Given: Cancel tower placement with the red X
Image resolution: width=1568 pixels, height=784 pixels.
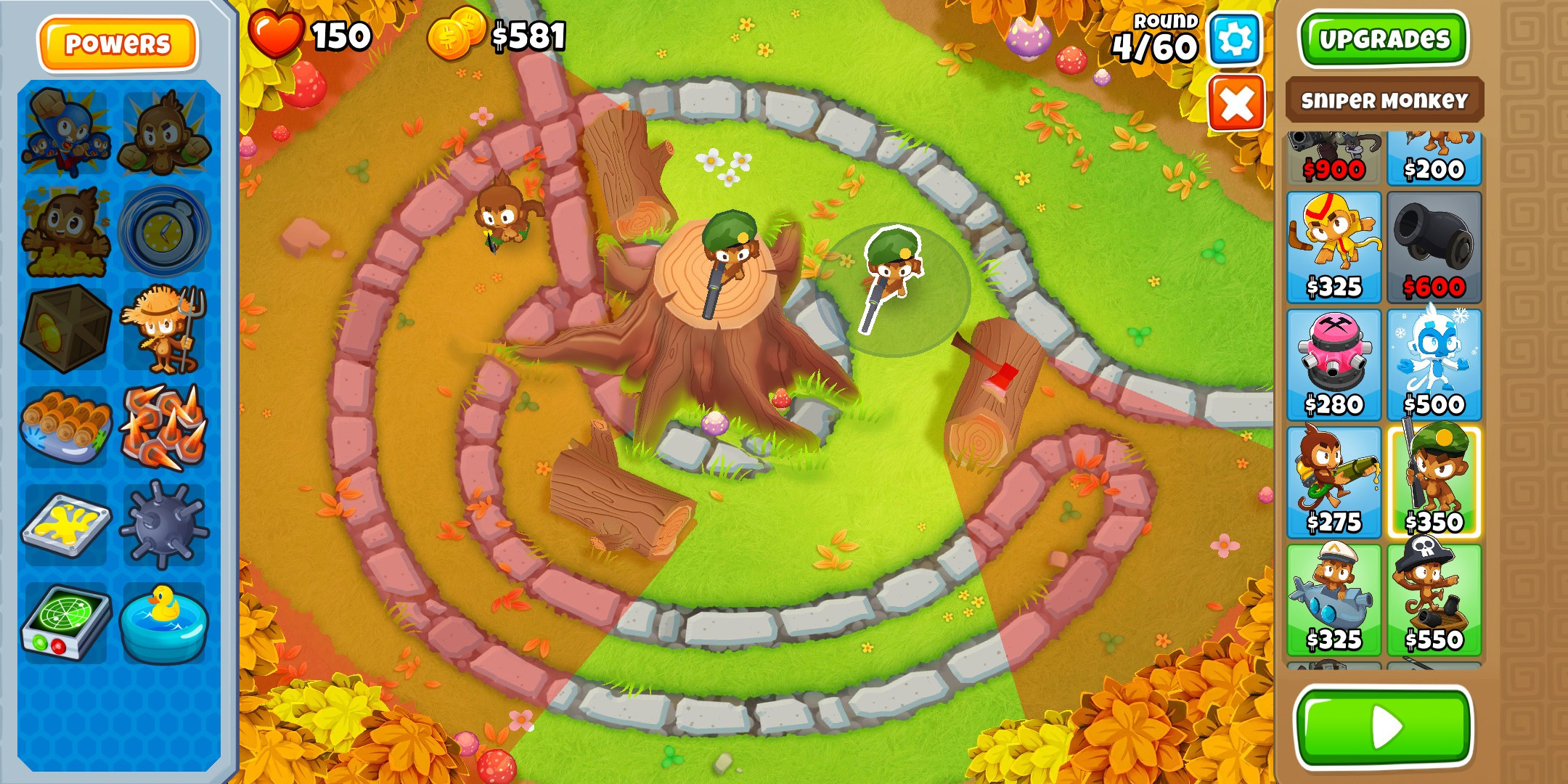Looking at the screenshot, I should pyautogui.click(x=1234, y=102).
